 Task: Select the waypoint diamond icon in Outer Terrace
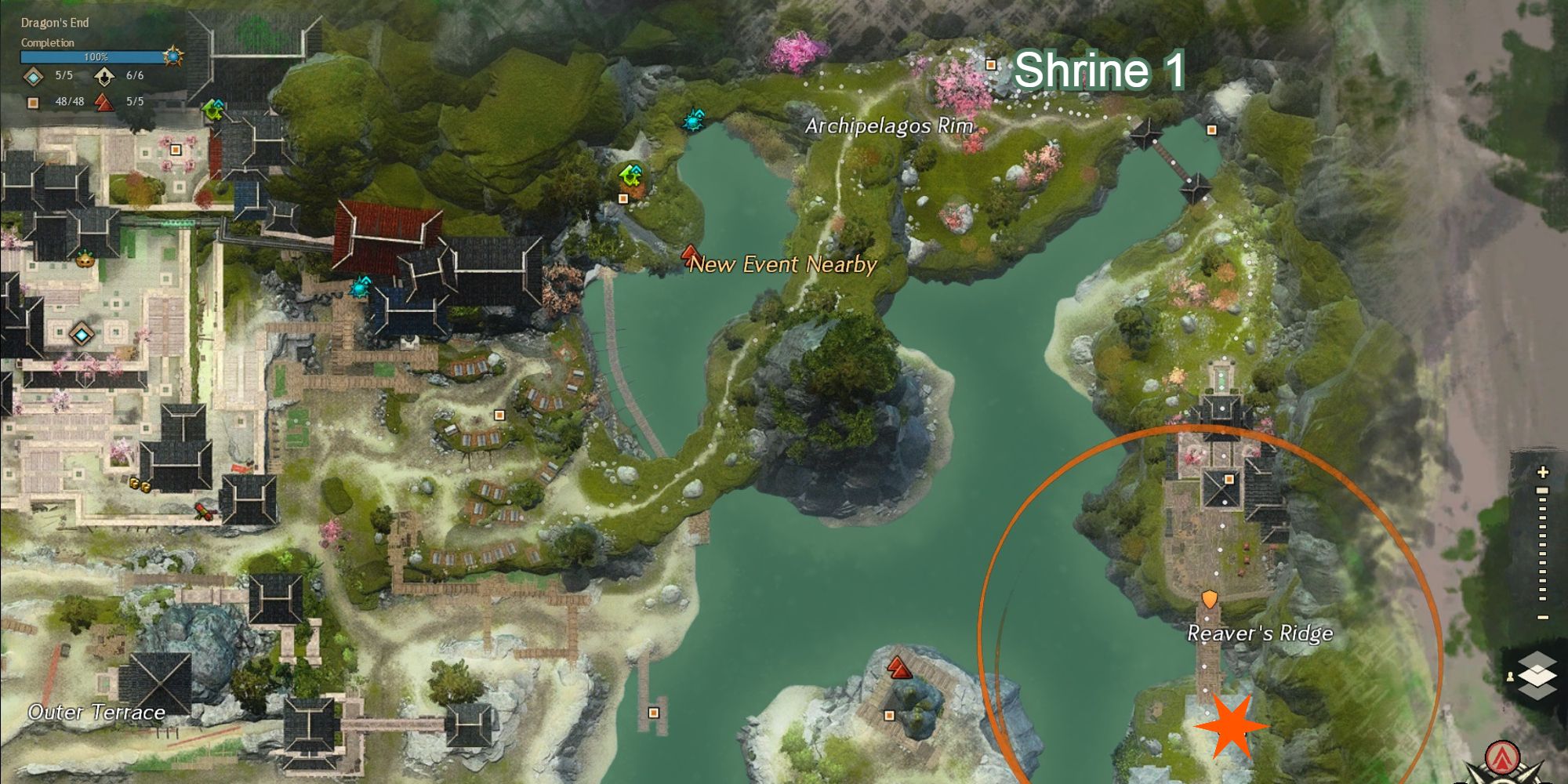tap(82, 335)
